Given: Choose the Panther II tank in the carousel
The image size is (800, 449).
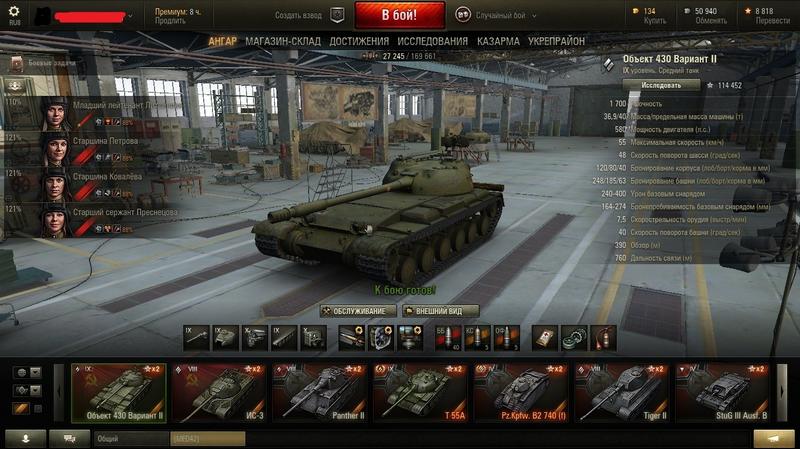Looking at the screenshot, I should point(319,391).
